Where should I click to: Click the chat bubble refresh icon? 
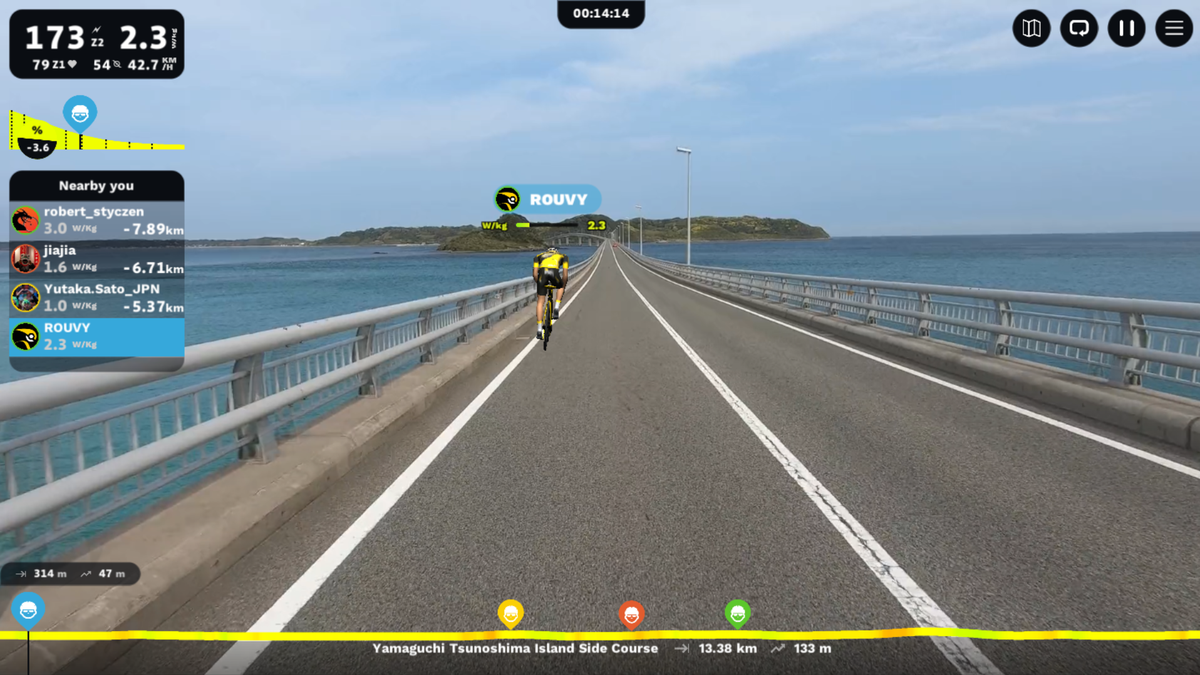coord(1079,28)
